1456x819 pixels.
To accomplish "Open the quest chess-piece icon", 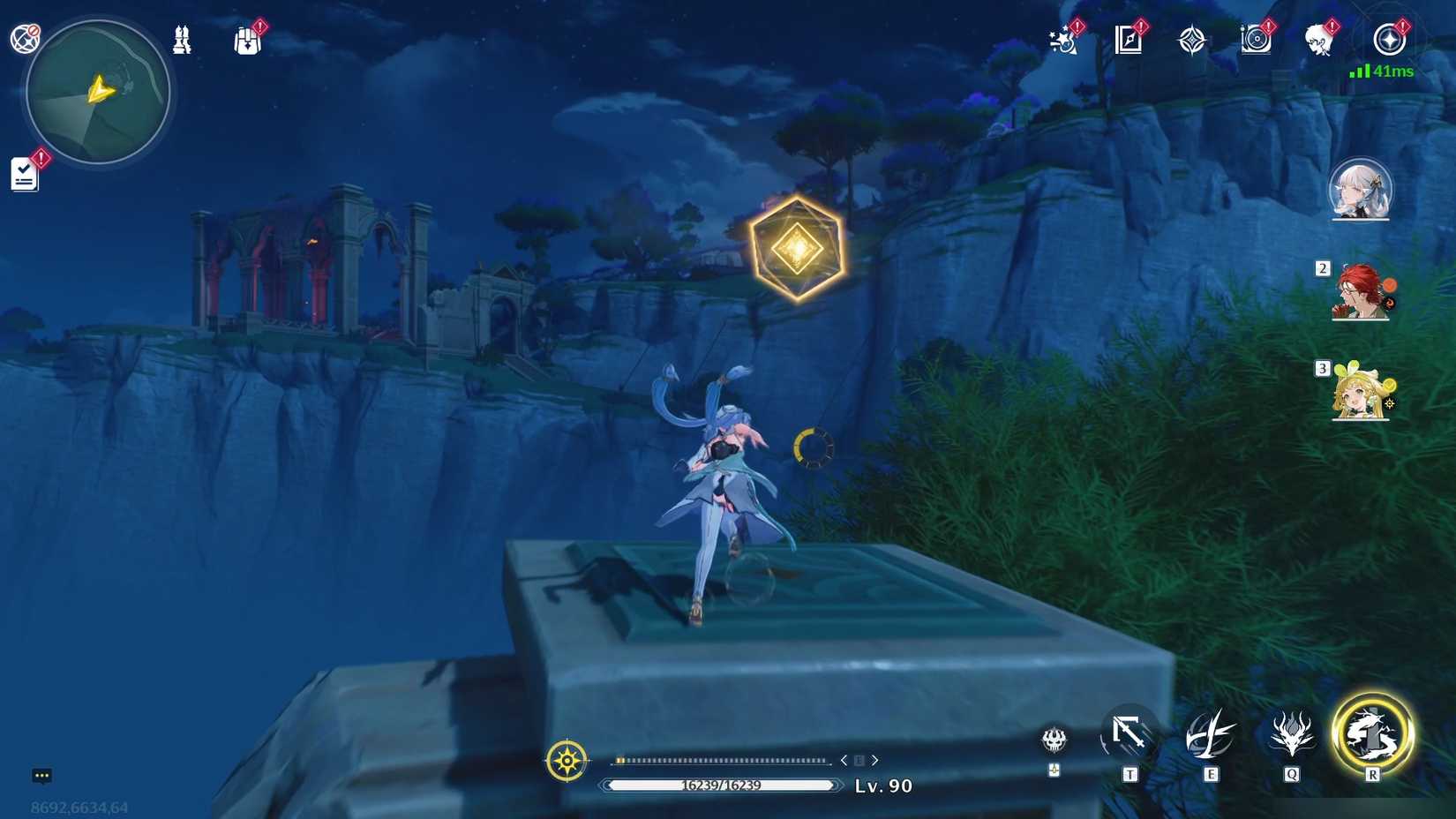I will pyautogui.click(x=181, y=39).
